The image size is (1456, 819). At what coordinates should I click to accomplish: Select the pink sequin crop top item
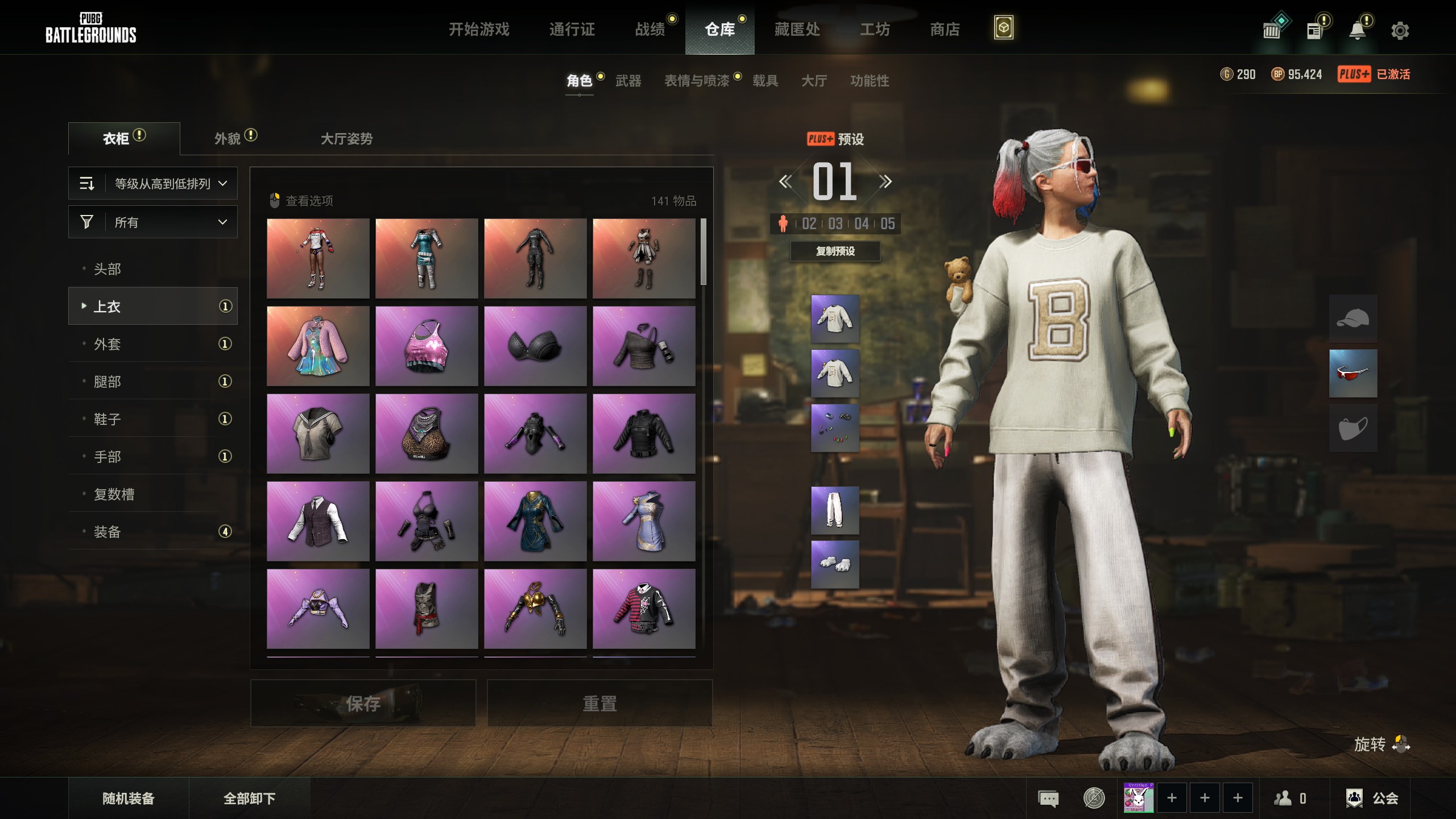(x=427, y=346)
